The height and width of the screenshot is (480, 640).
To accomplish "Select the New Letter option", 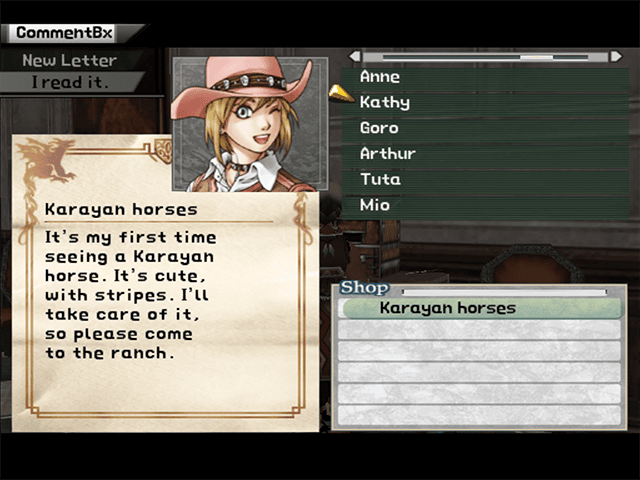I will point(69,60).
